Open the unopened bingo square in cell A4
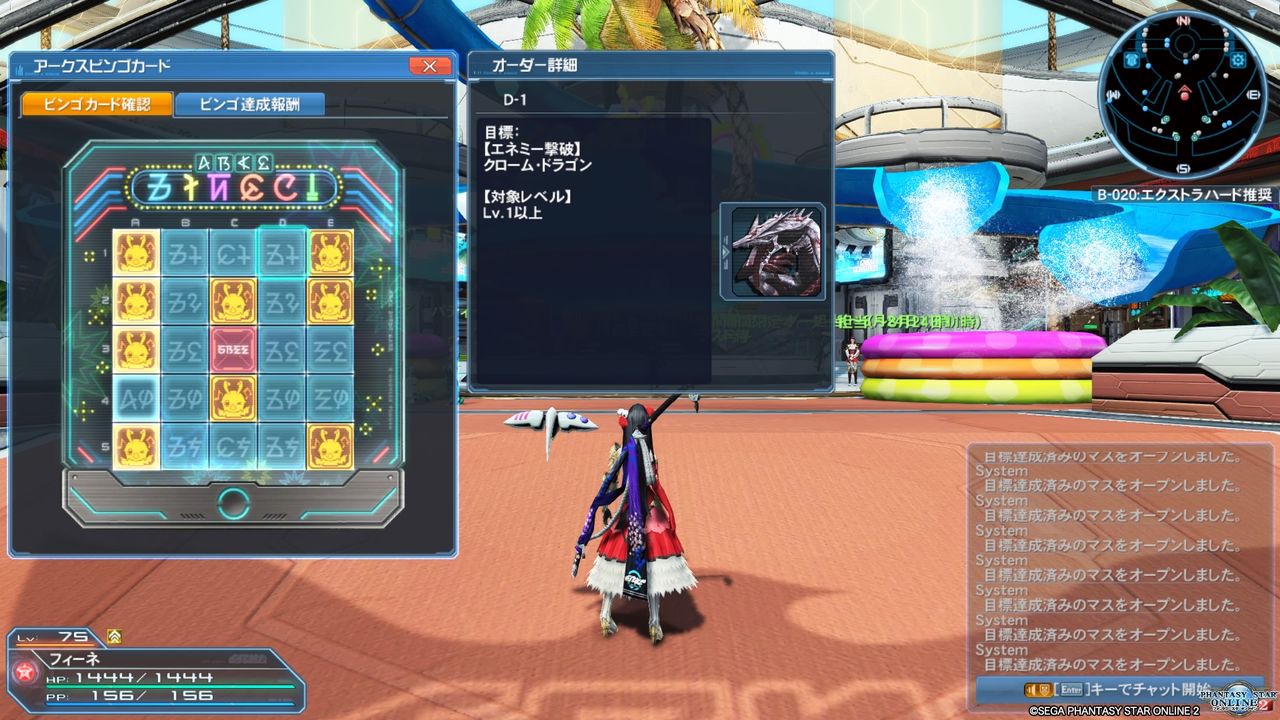This screenshot has width=1280, height=720. point(136,399)
